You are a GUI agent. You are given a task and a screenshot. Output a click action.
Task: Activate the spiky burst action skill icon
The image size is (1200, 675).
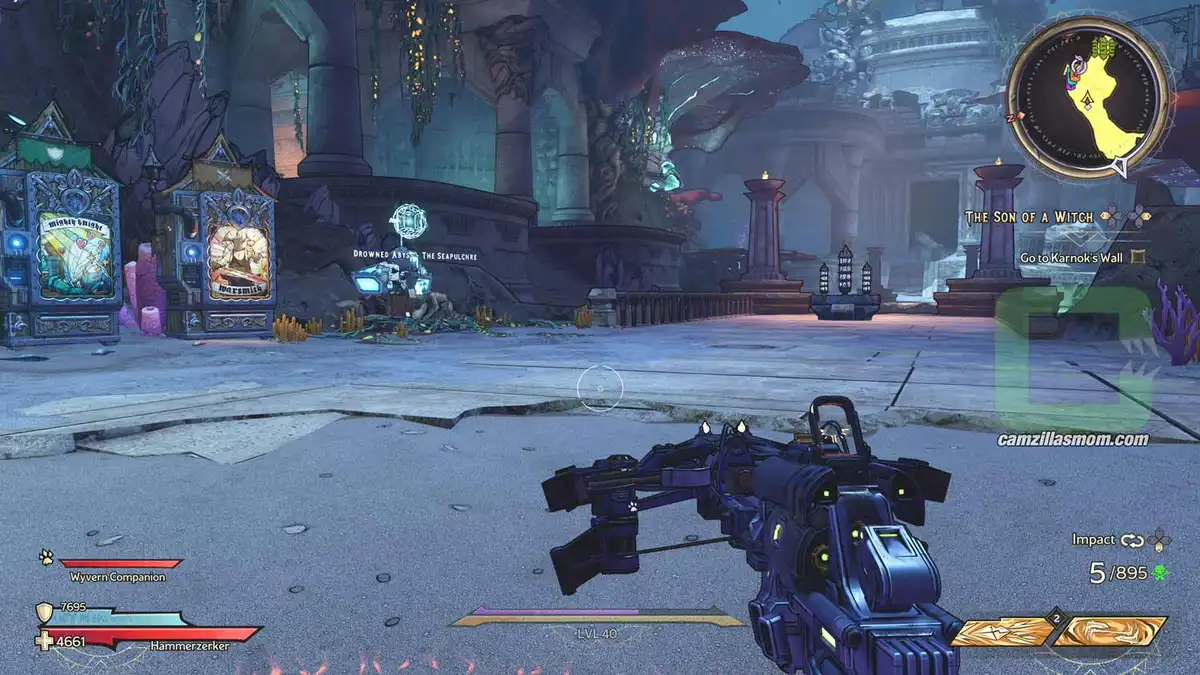point(1001,632)
